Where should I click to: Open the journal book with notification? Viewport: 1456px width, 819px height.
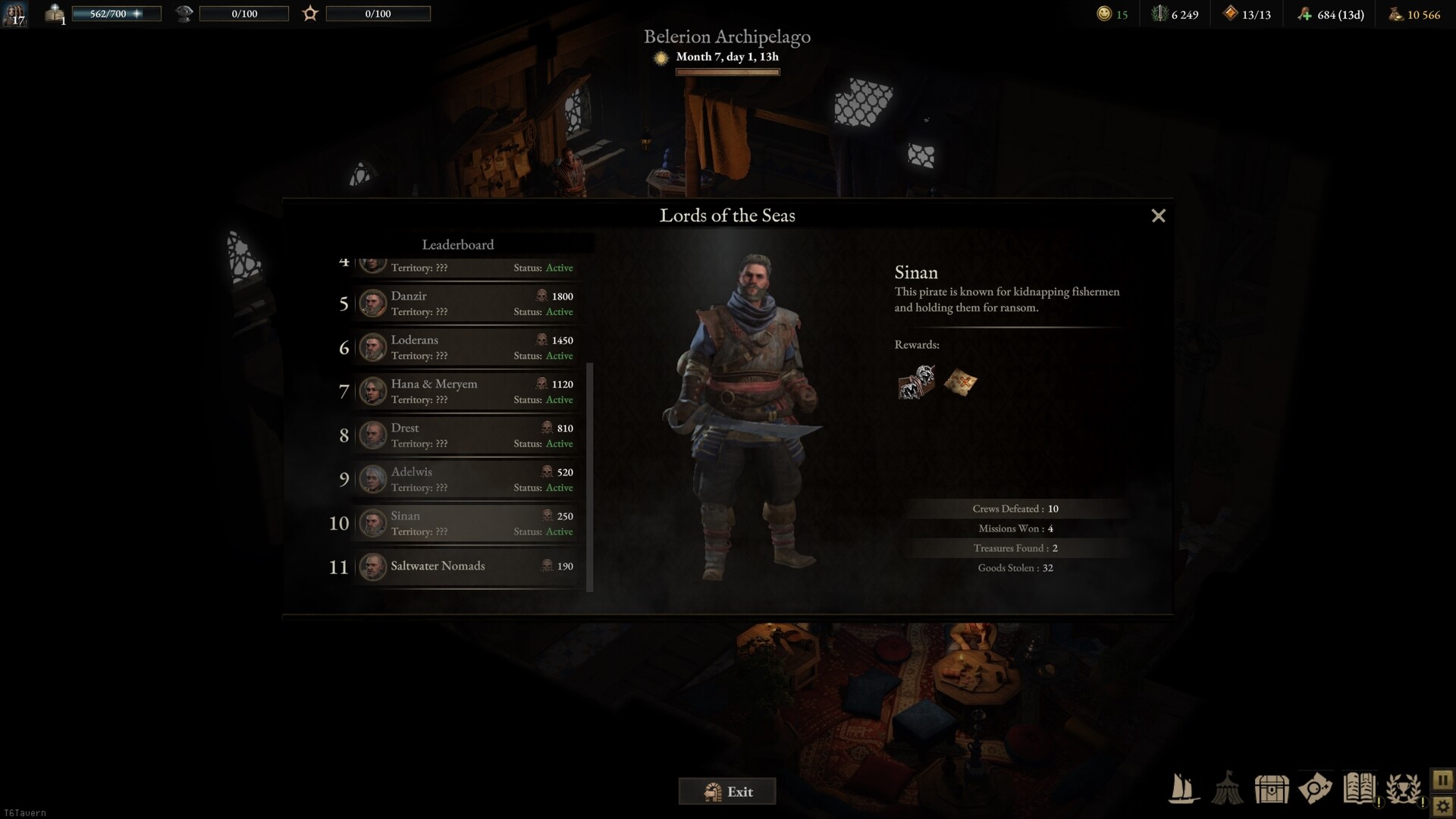click(x=1361, y=789)
